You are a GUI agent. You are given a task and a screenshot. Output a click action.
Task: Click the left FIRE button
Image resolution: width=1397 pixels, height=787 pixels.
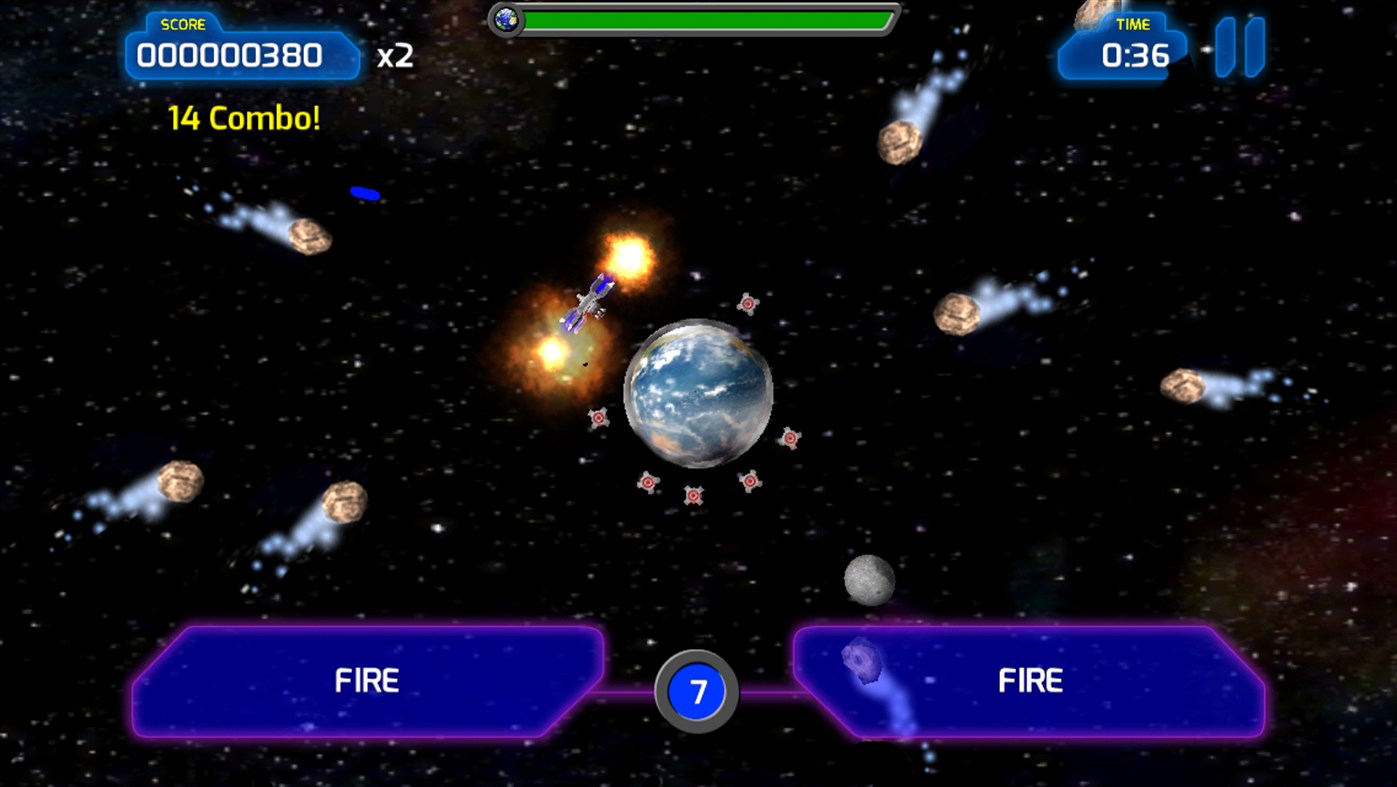(x=366, y=681)
